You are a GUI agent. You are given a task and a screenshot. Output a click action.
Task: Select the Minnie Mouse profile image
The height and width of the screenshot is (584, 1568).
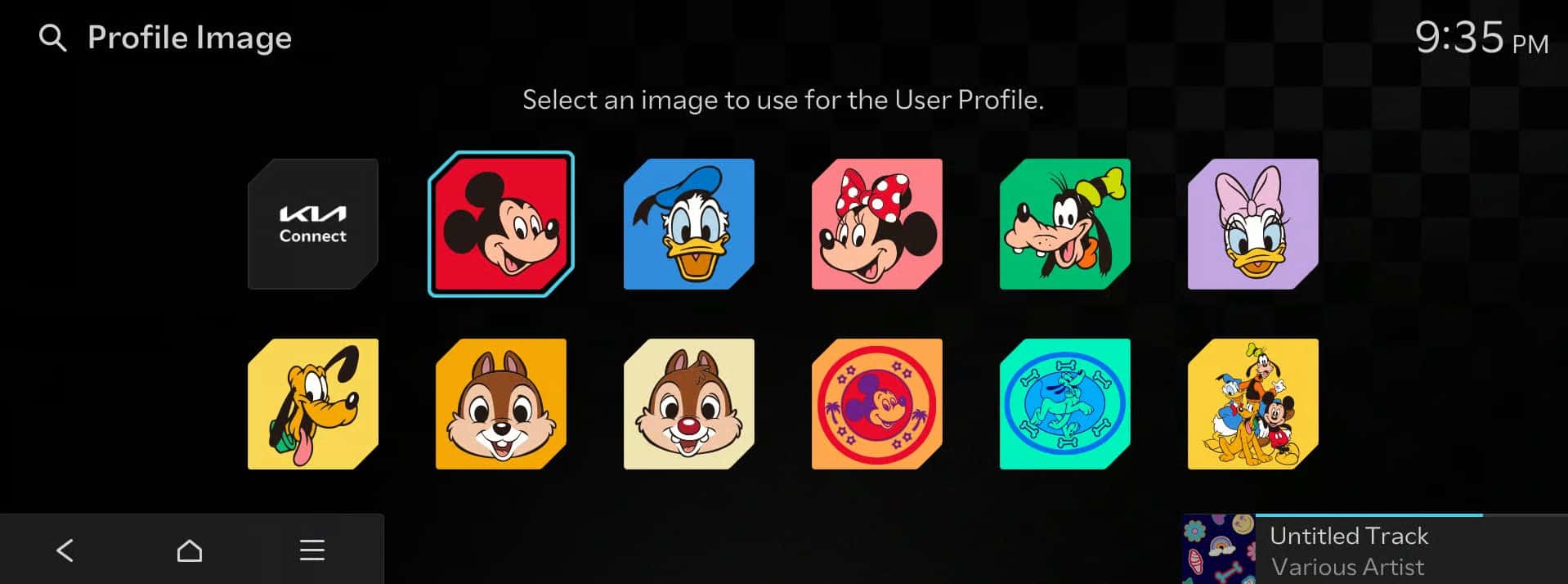click(x=876, y=224)
